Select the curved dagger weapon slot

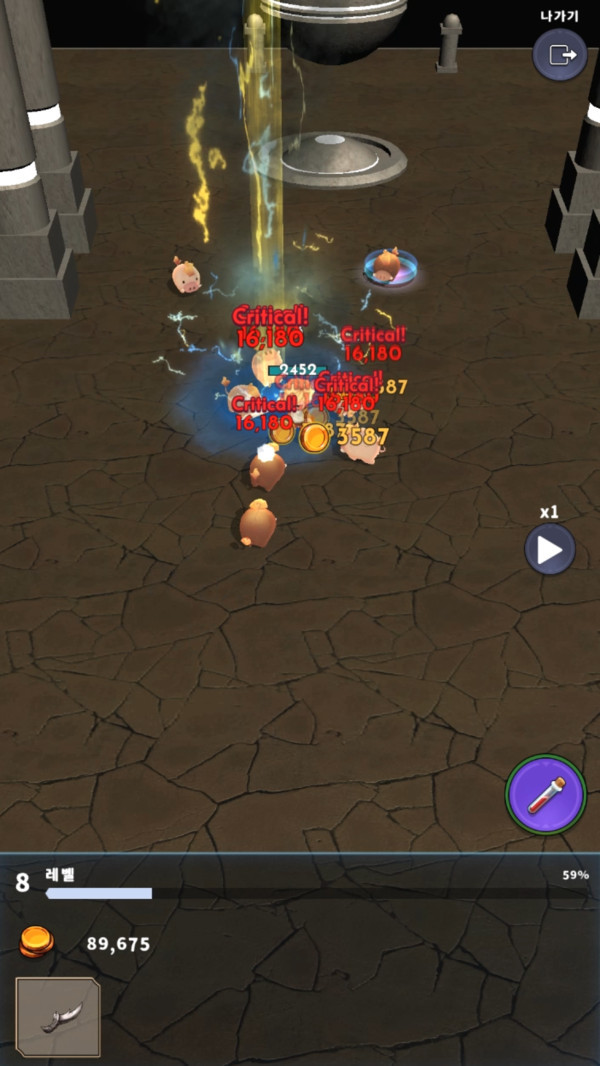click(x=58, y=1018)
